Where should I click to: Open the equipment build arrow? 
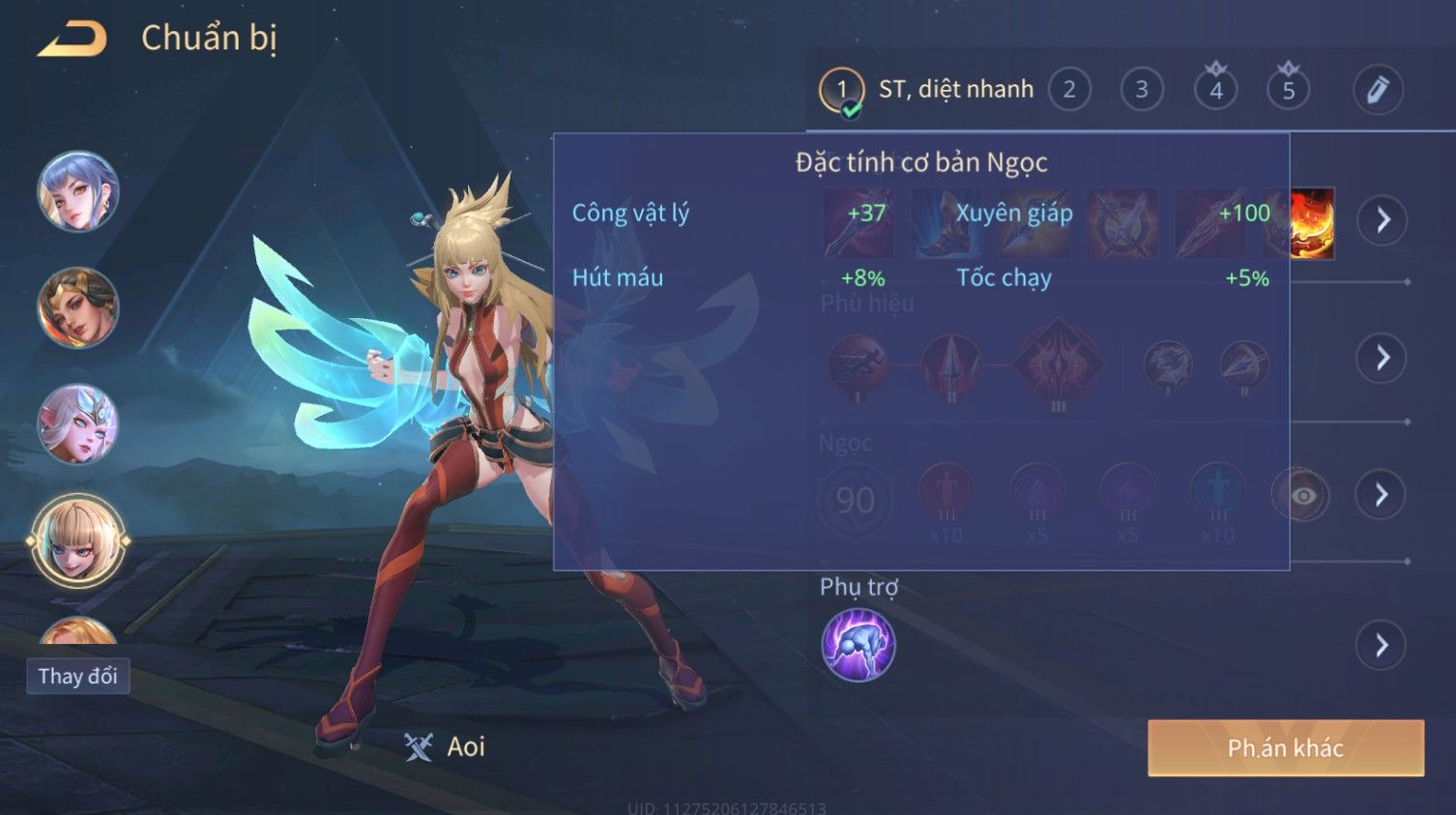click(x=1382, y=220)
